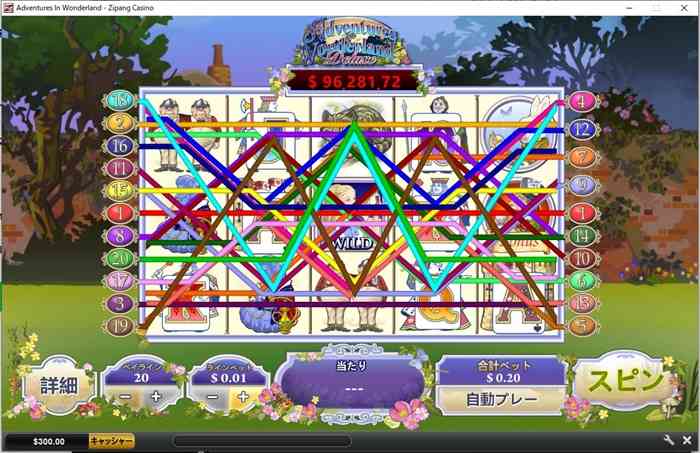Lower the line bet amount
This screenshot has width=700, height=453.
[213, 397]
